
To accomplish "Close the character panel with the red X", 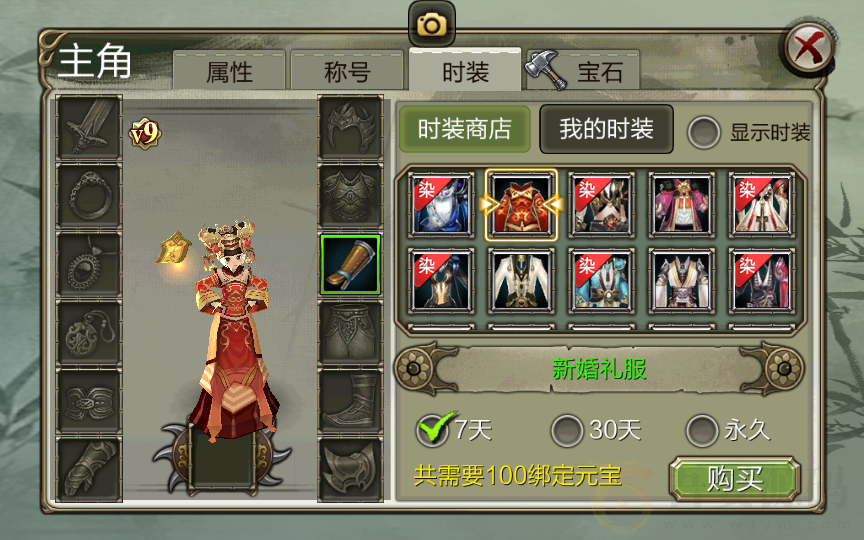I will (809, 47).
